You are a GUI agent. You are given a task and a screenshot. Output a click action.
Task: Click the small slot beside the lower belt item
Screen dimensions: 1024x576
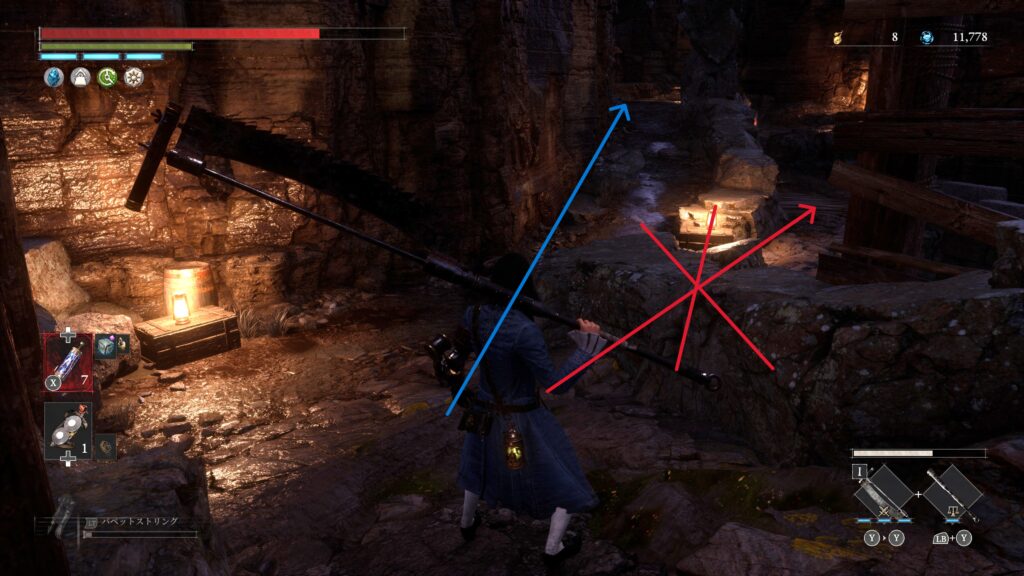[105, 446]
